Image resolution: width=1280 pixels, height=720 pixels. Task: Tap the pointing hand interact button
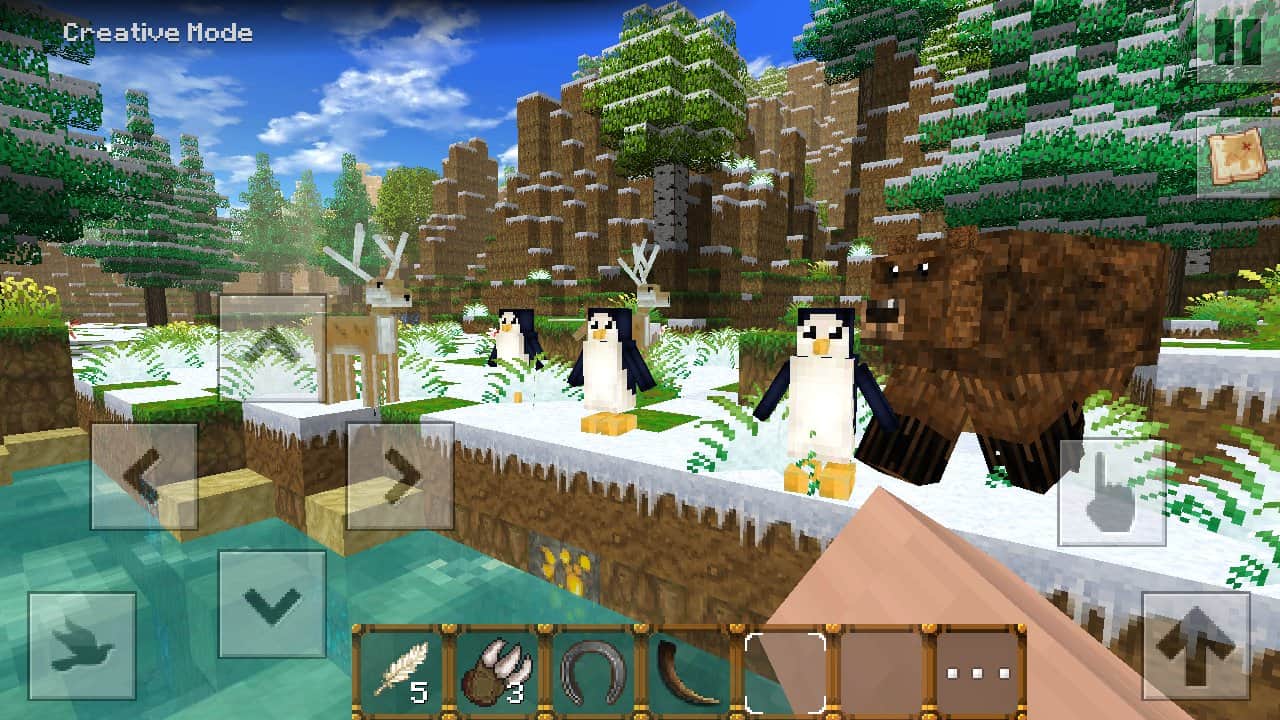(x=1111, y=493)
